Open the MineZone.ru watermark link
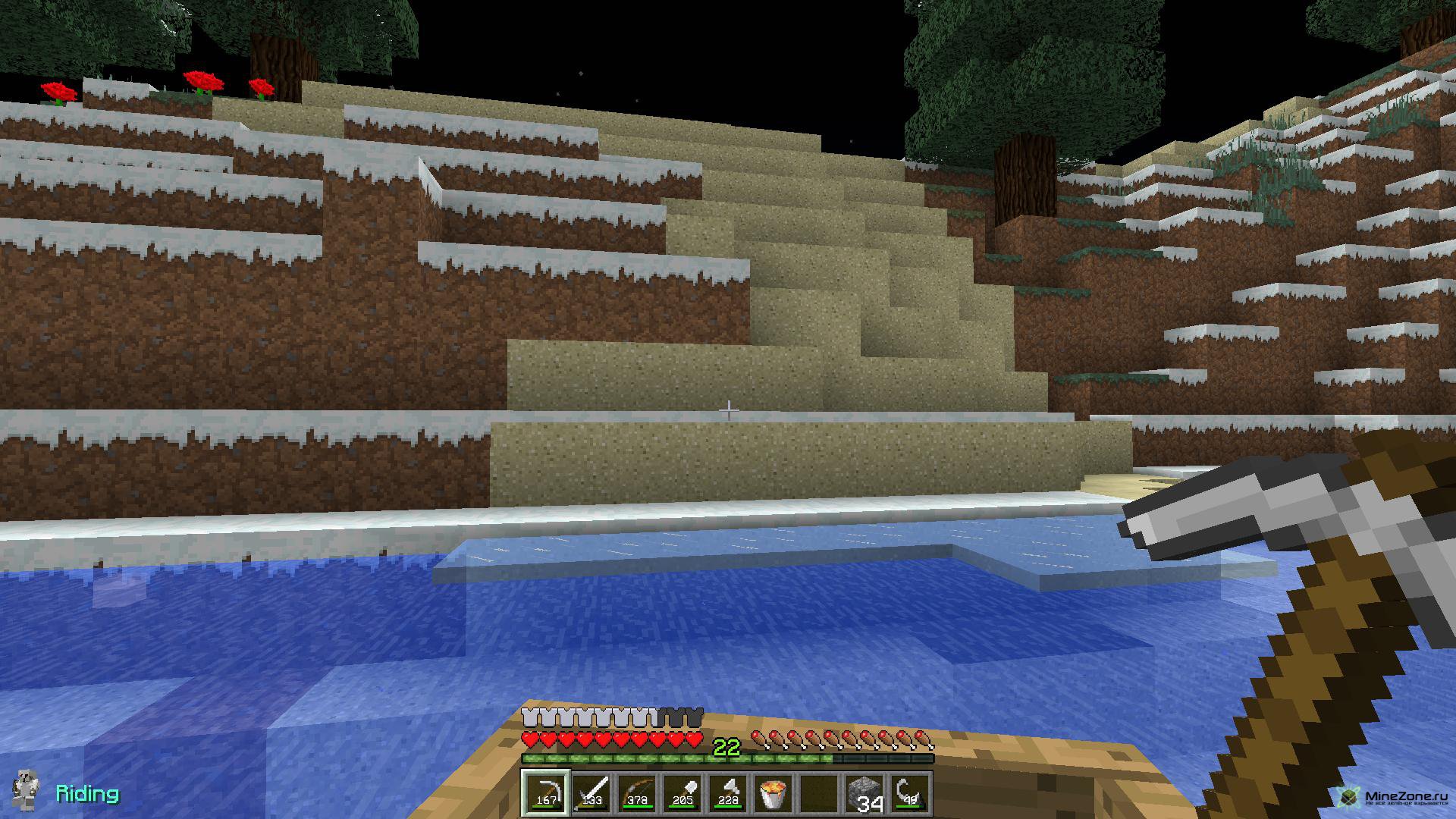 coord(1394,796)
